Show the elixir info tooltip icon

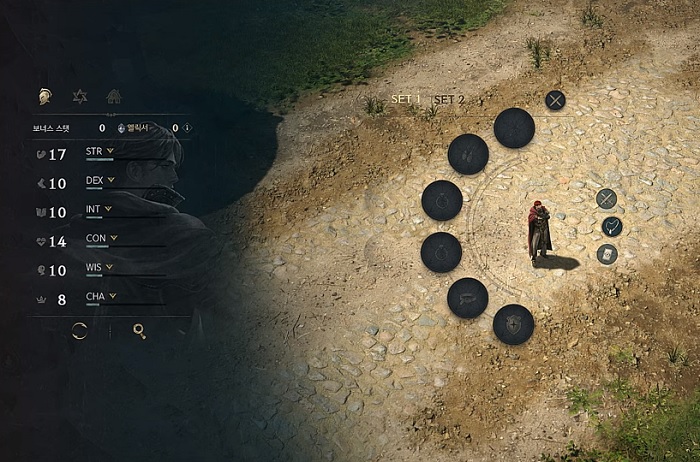click(x=187, y=128)
